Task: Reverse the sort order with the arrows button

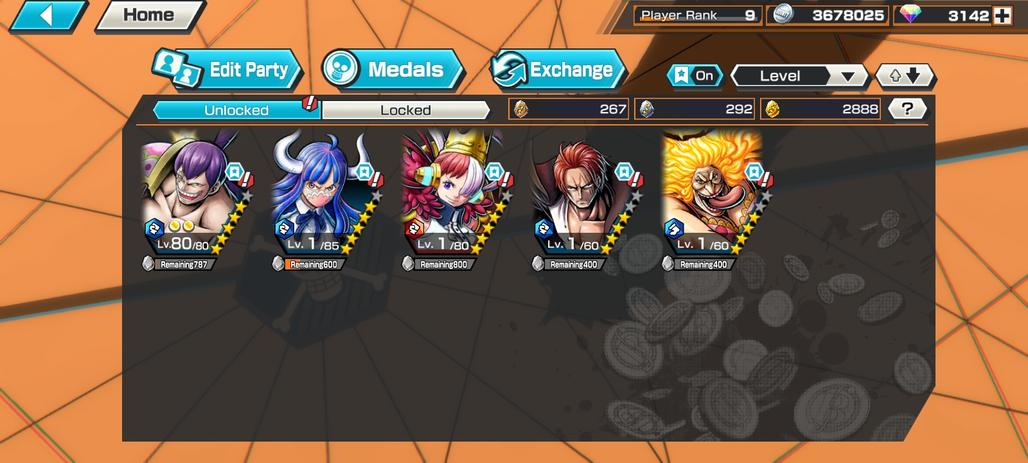Action: 905,76
